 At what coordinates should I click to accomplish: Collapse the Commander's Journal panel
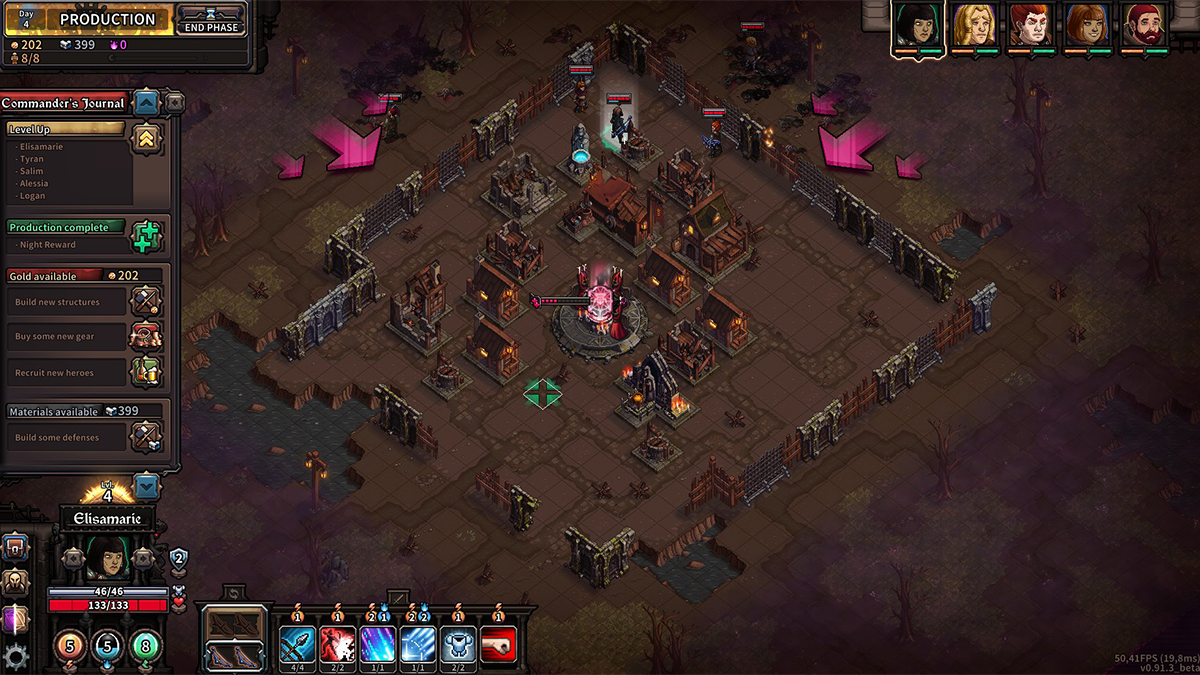tap(147, 102)
